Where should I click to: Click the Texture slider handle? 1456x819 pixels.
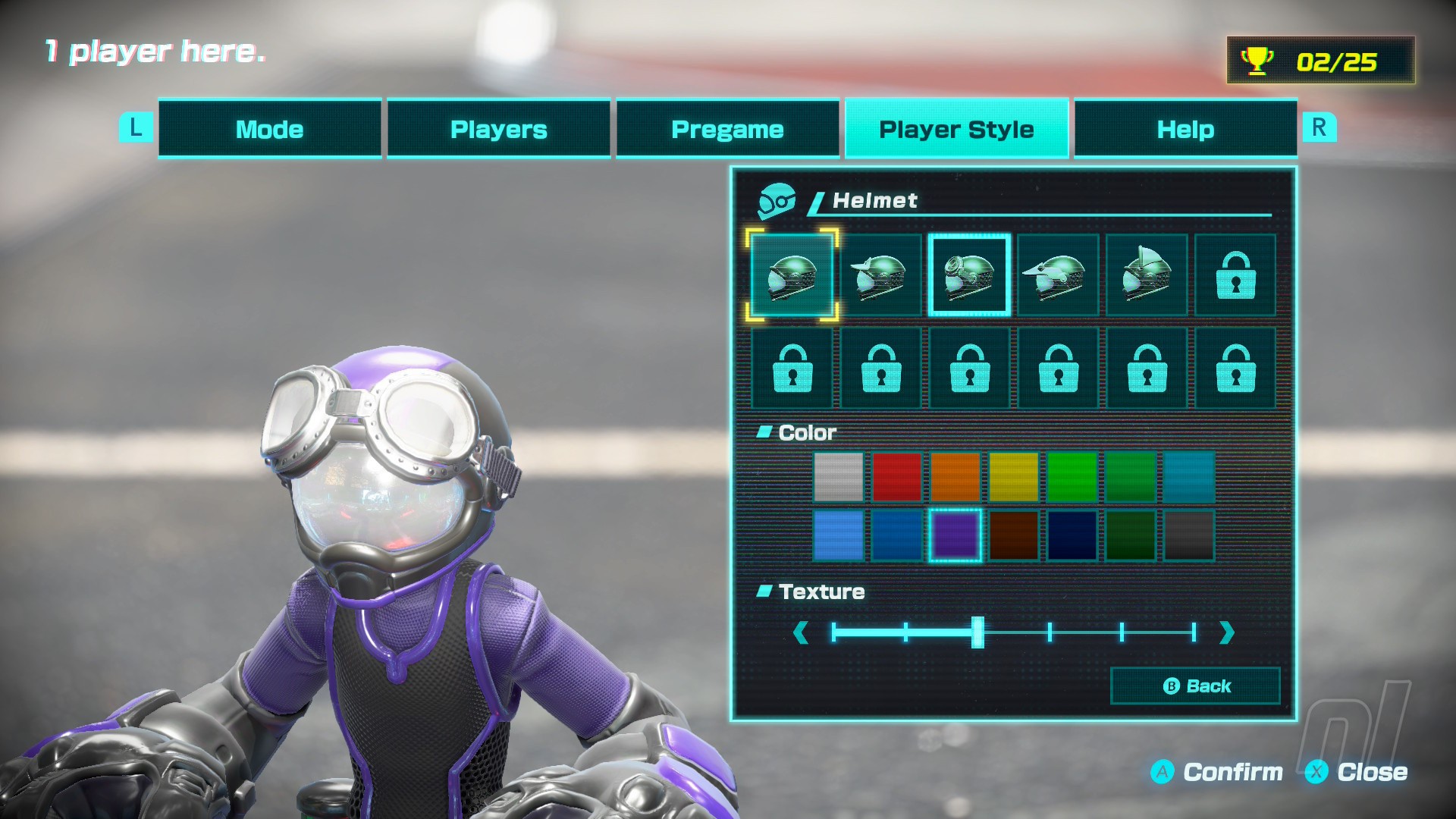(x=977, y=632)
